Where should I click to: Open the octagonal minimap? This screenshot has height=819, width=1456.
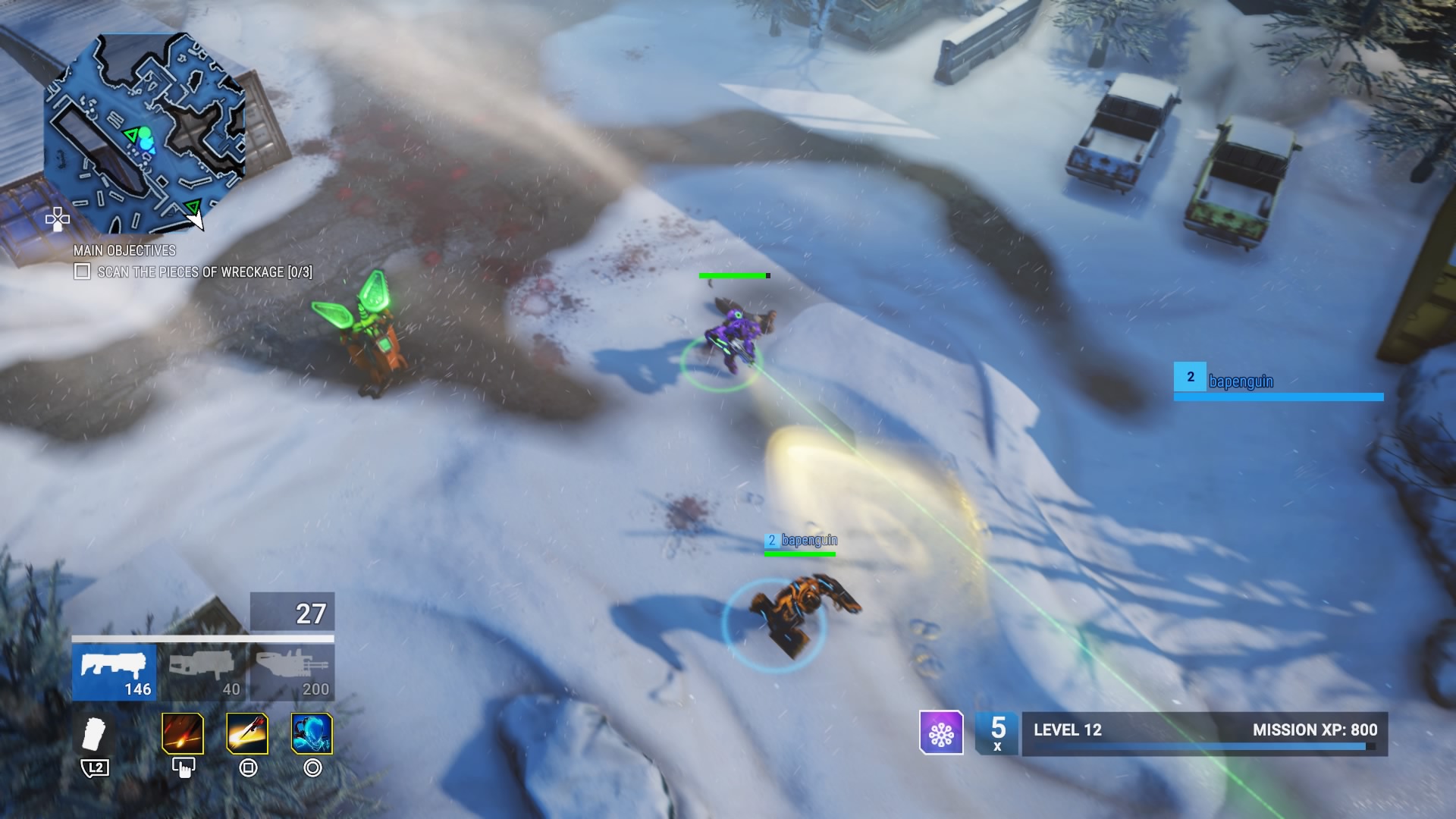click(144, 133)
